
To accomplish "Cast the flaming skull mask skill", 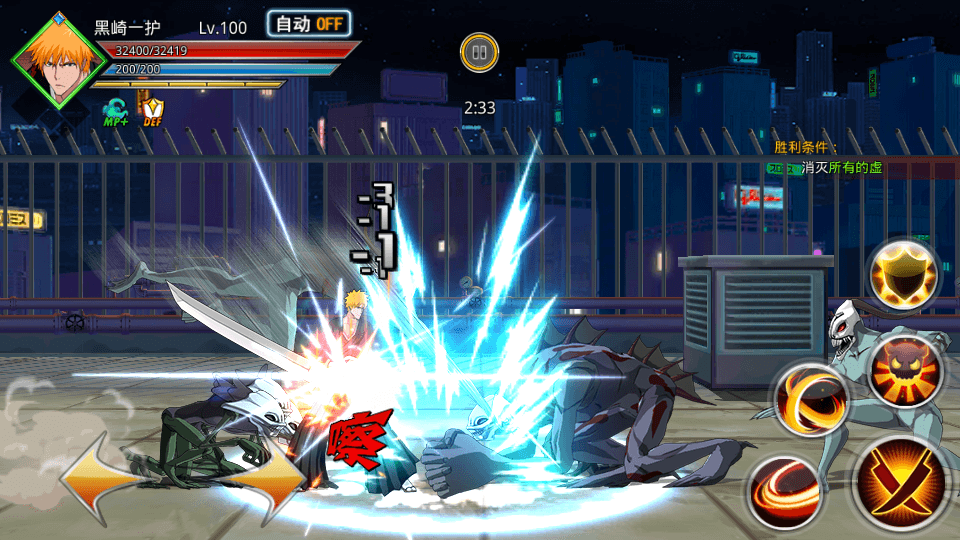I will pyautogui.click(x=903, y=369).
